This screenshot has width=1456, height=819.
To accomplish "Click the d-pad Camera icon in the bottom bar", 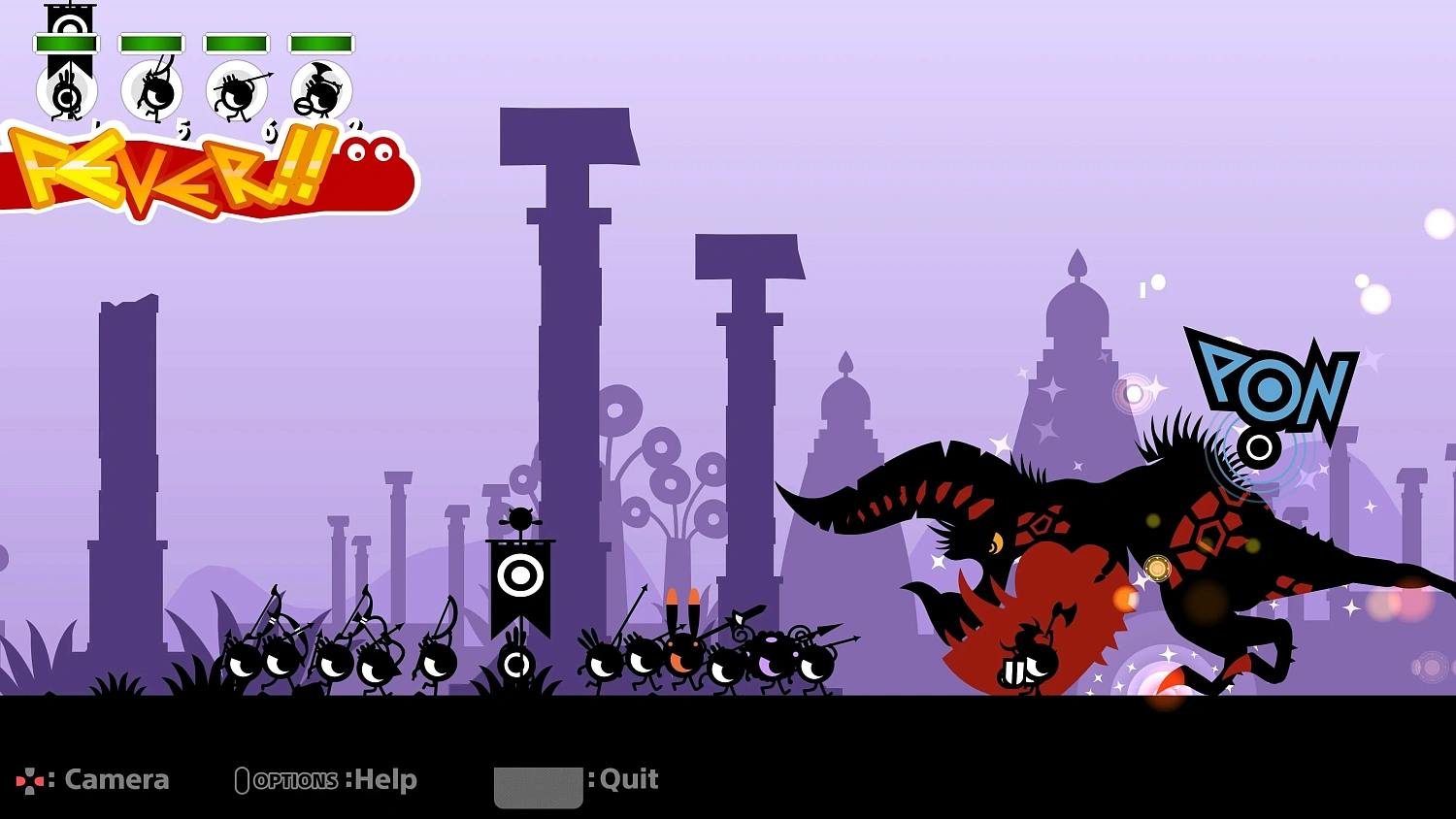I will tap(31, 779).
